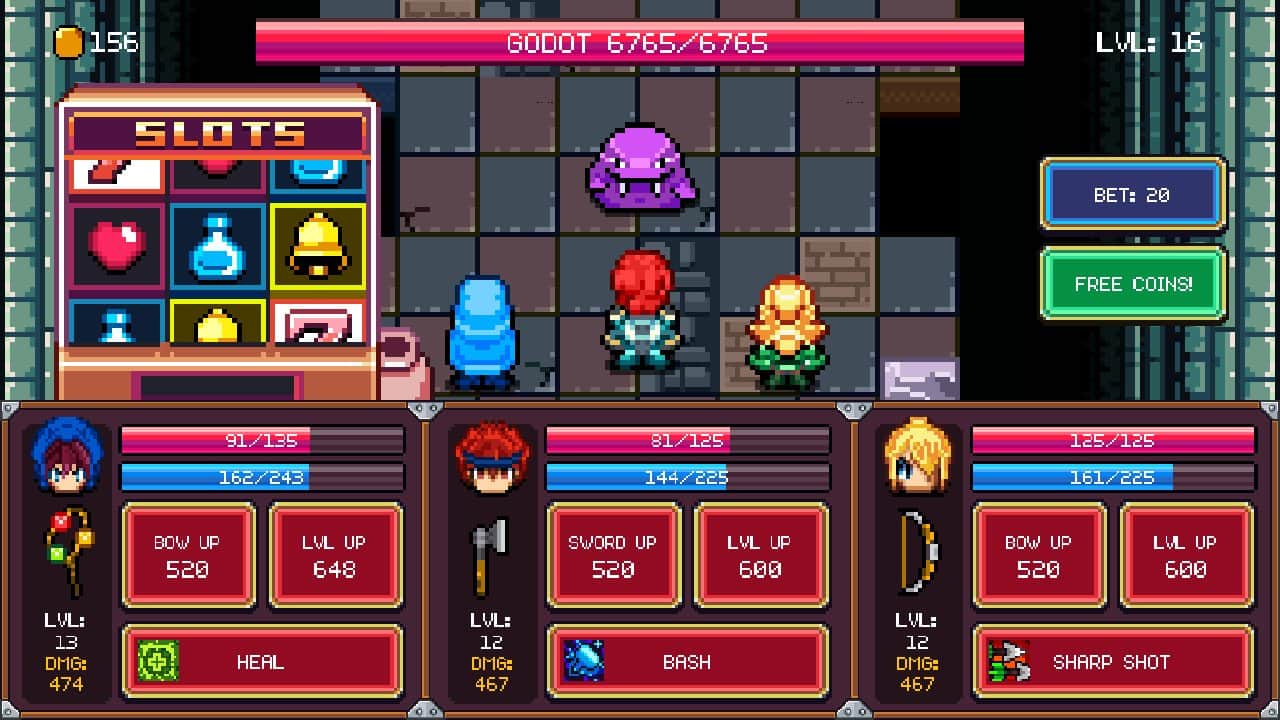
Task: Click the BET: 20 button
Action: pyautogui.click(x=1133, y=194)
